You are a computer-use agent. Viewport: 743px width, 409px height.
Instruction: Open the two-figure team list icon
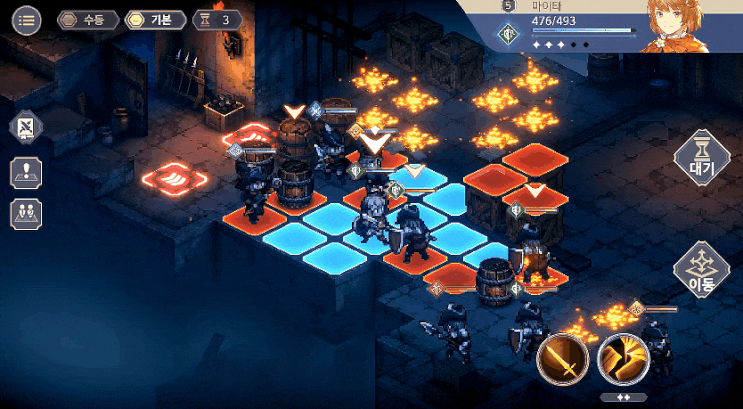pos(26,213)
